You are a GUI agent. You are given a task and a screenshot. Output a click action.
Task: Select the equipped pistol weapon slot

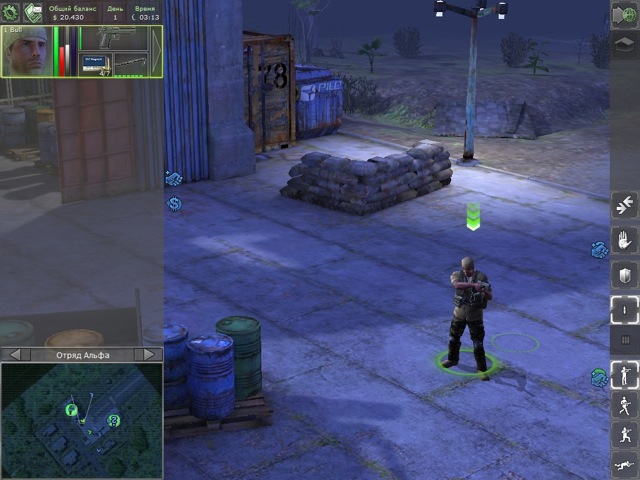pyautogui.click(x=117, y=39)
